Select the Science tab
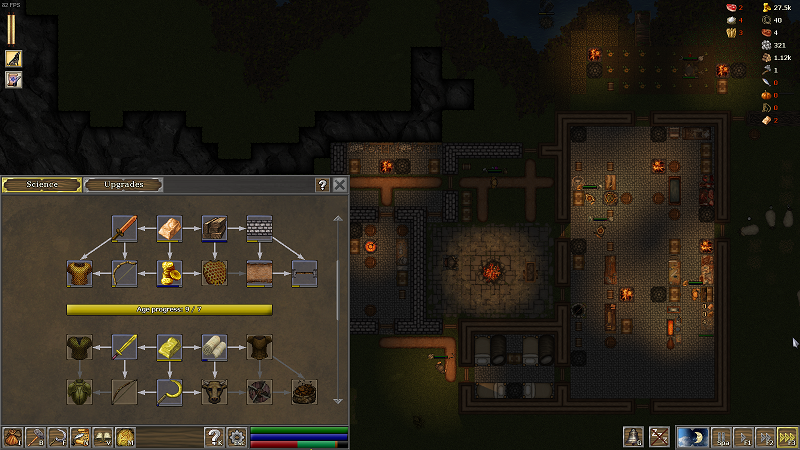Viewport: 800px width, 450px height. click(x=41, y=185)
